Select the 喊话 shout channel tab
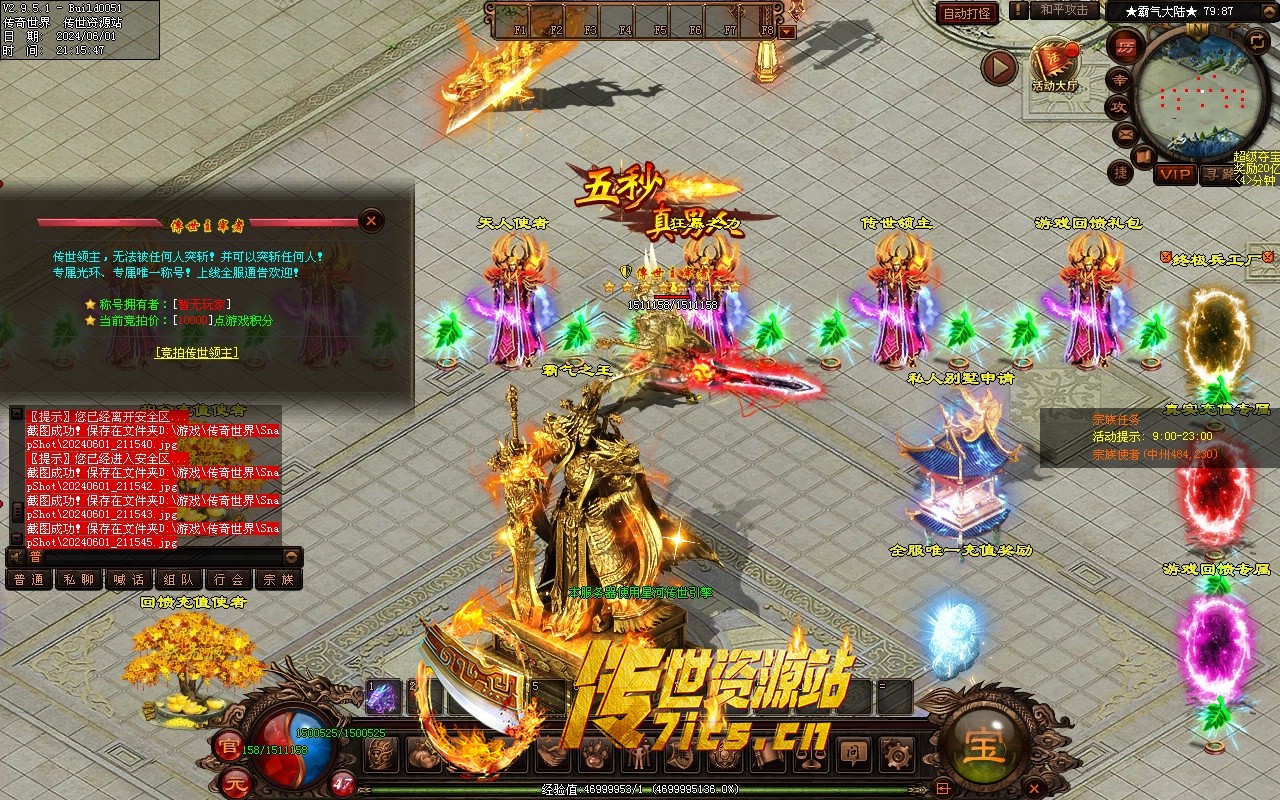Viewport: 1280px width, 800px height. click(128, 579)
